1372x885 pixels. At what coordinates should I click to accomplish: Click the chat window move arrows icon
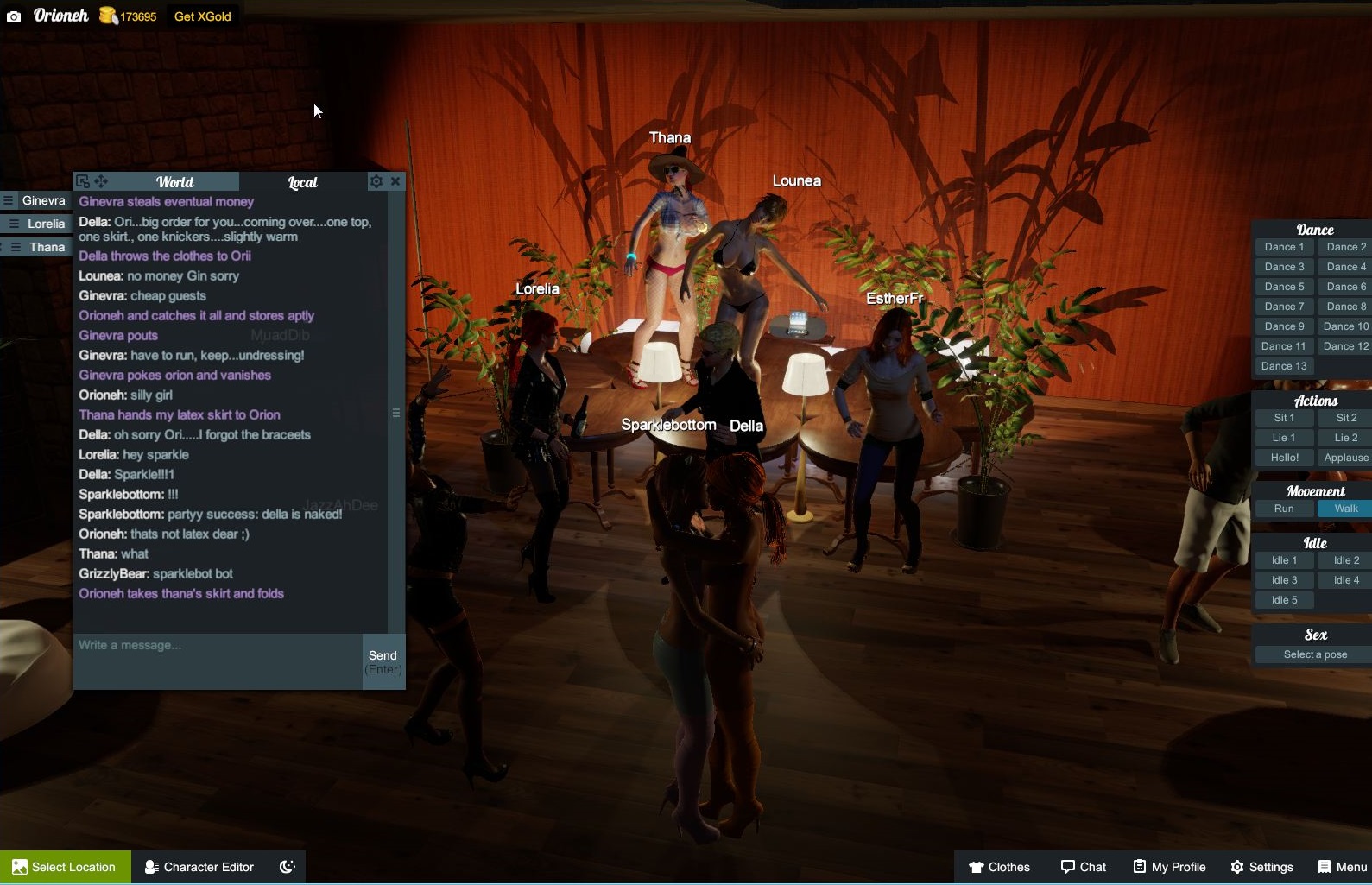(x=101, y=181)
